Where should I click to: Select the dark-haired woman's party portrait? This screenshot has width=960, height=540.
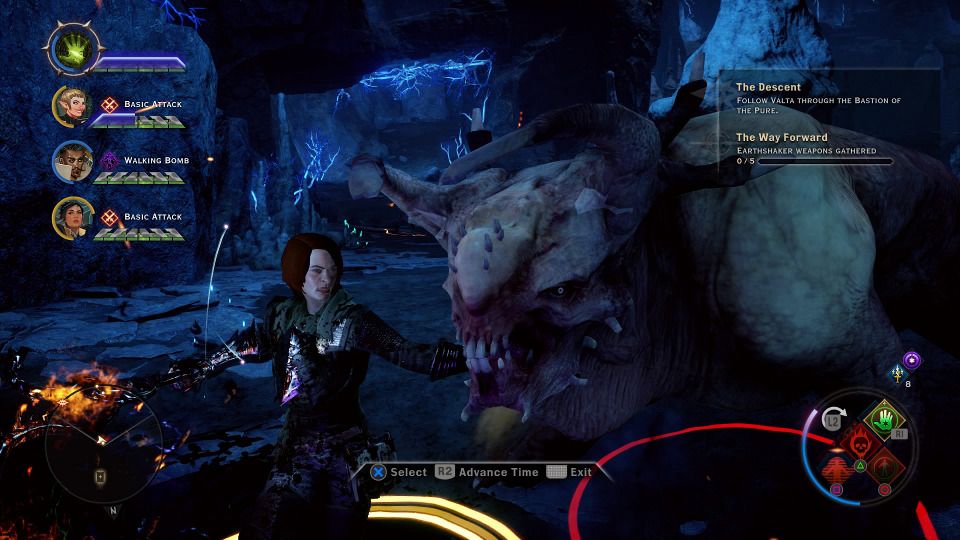click(x=73, y=218)
